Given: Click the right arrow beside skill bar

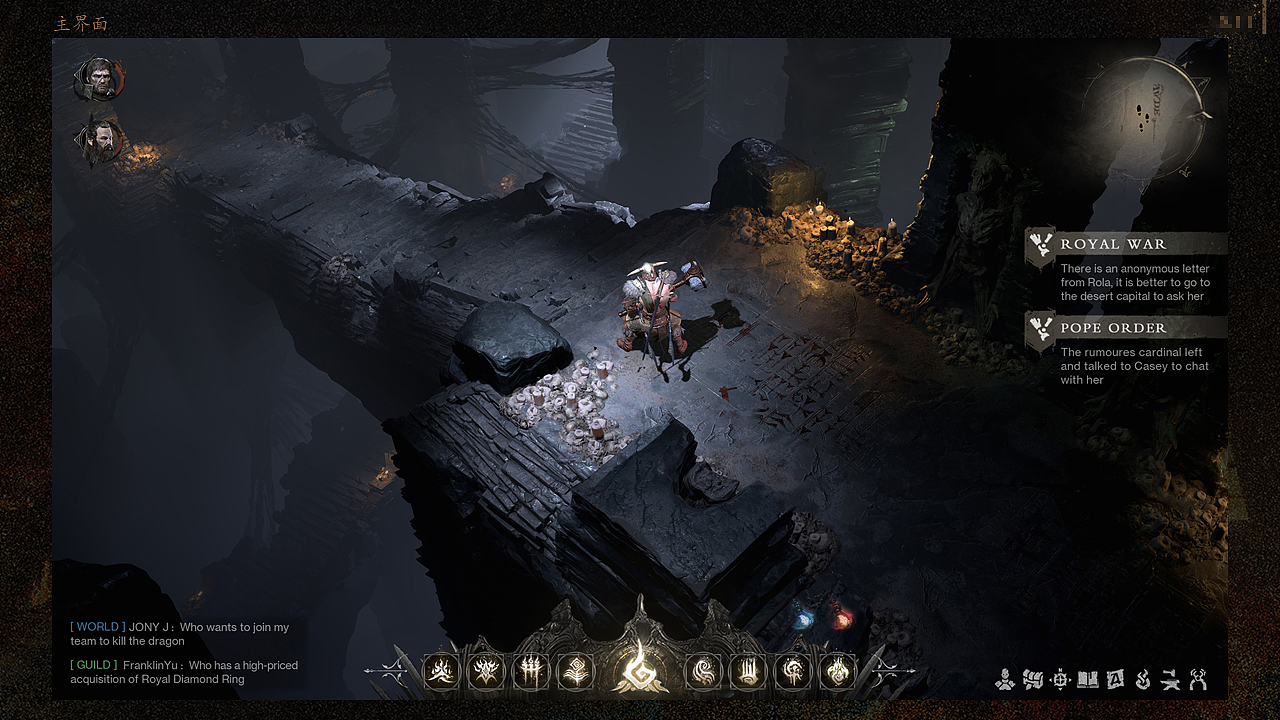Looking at the screenshot, I should (895, 670).
